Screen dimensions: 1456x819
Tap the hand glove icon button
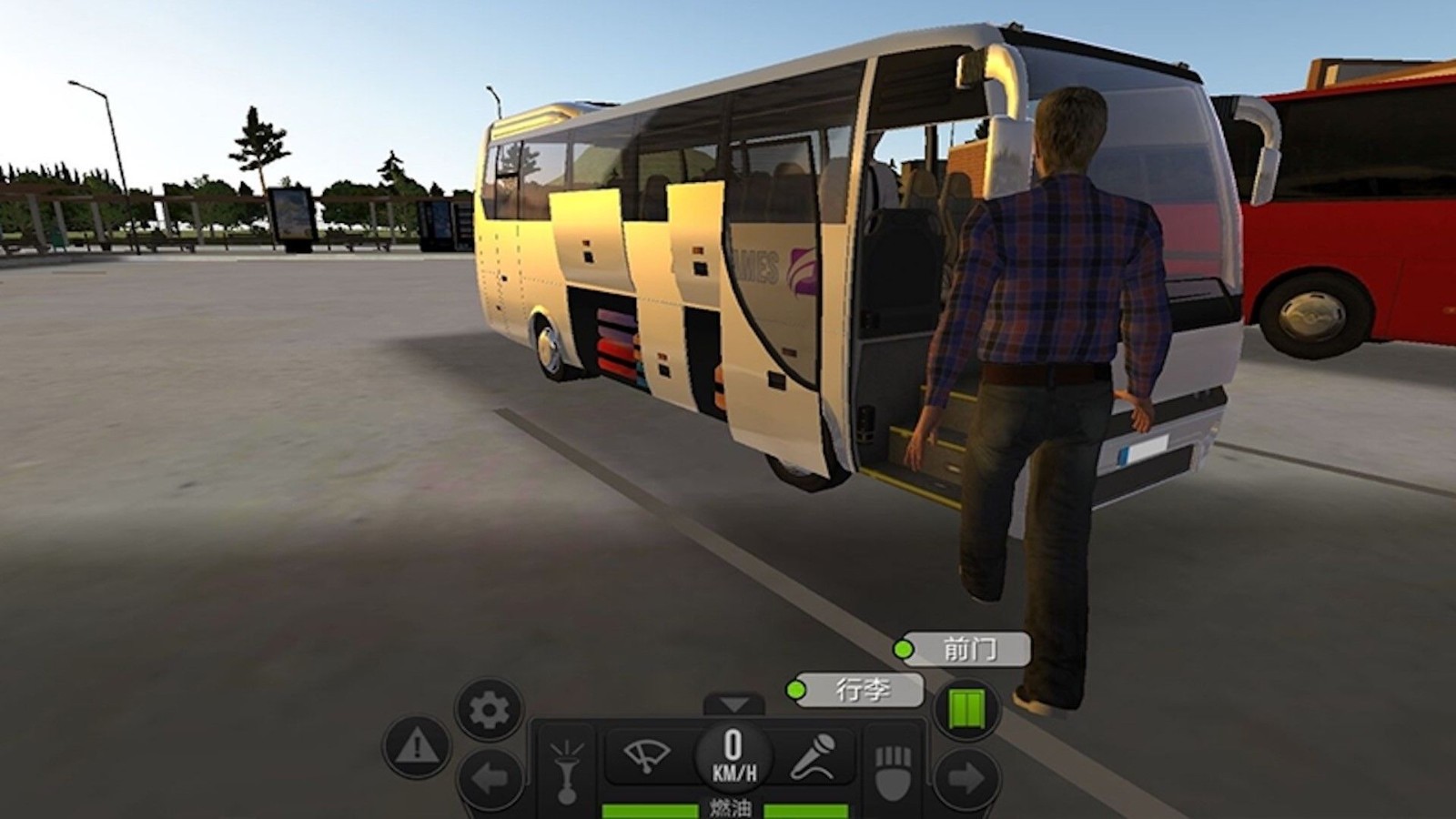[893, 769]
